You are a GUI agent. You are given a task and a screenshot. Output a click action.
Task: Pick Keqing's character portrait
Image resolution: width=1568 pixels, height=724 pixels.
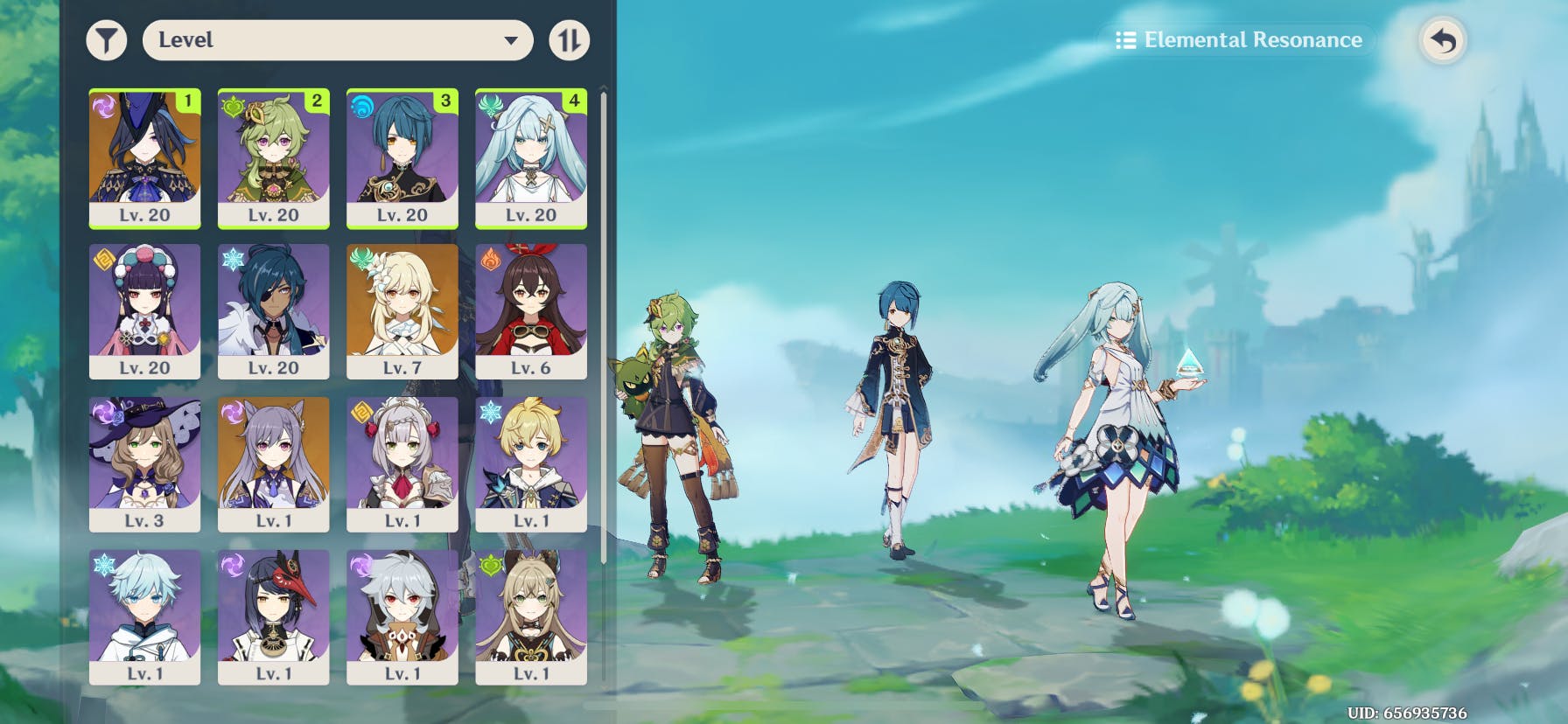[274, 463]
